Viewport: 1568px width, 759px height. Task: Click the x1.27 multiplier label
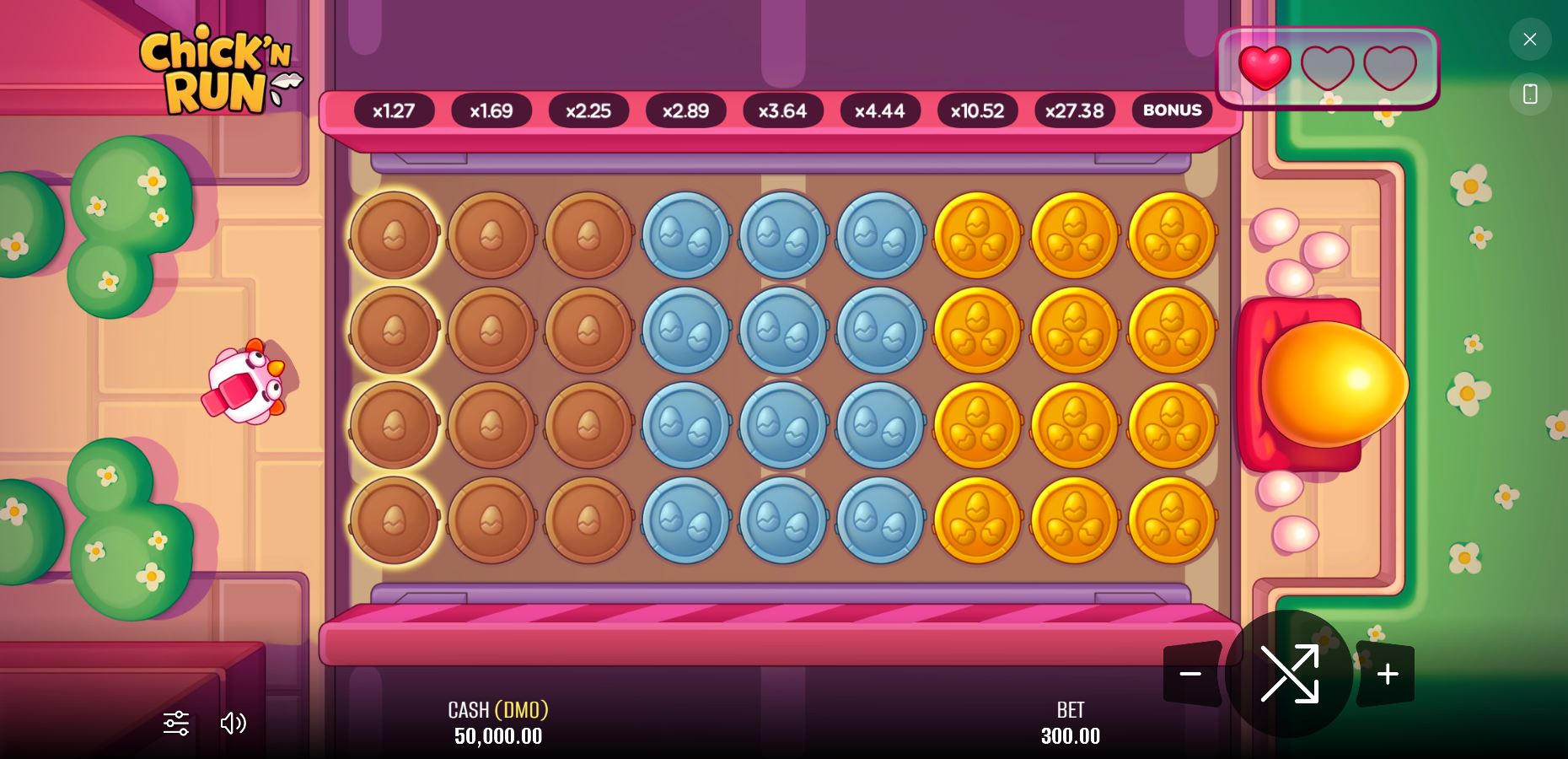(x=393, y=110)
